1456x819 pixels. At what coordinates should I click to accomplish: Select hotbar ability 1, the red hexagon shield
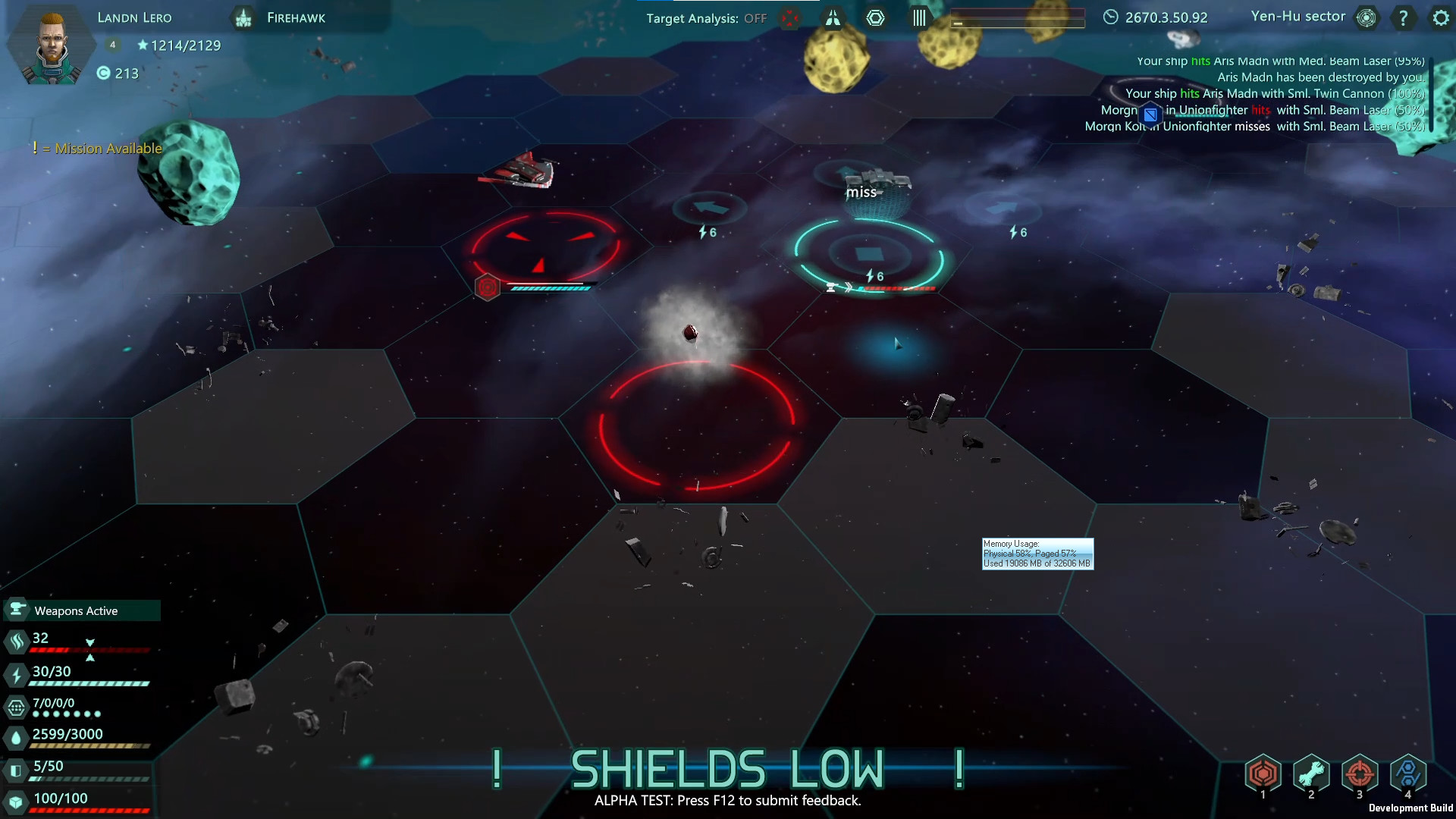click(x=1263, y=773)
